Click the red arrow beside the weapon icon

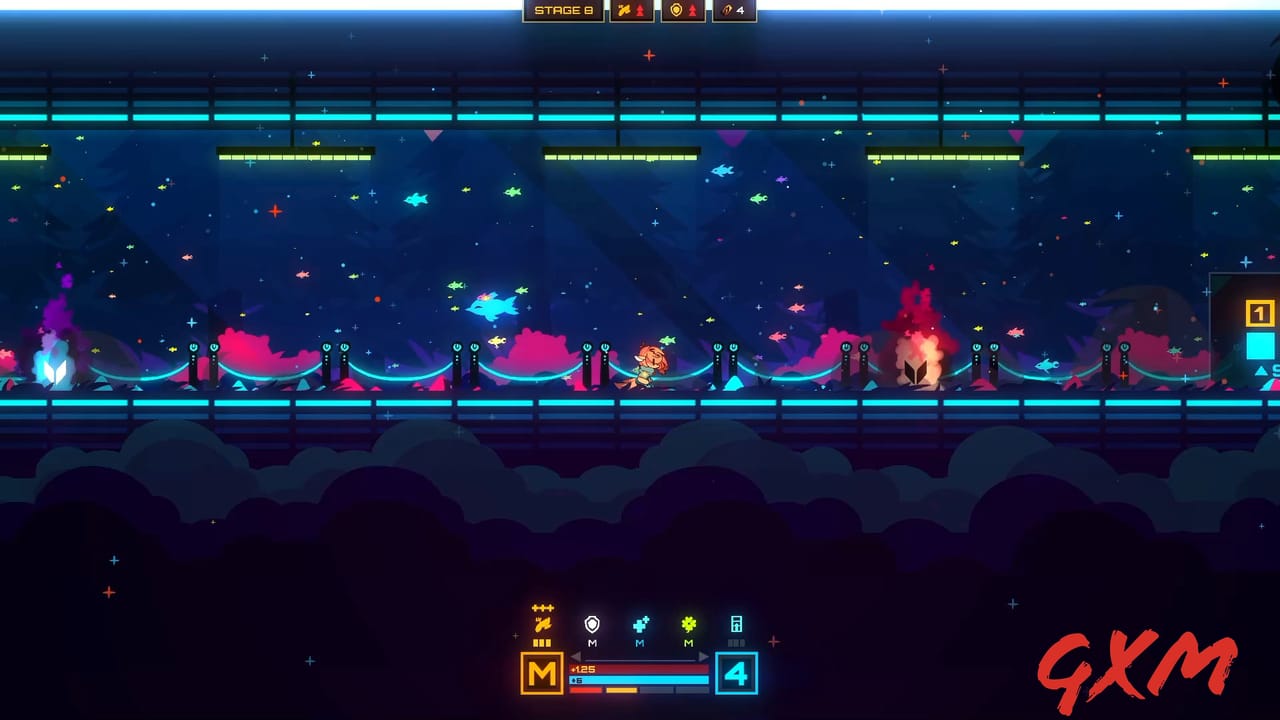coord(640,10)
